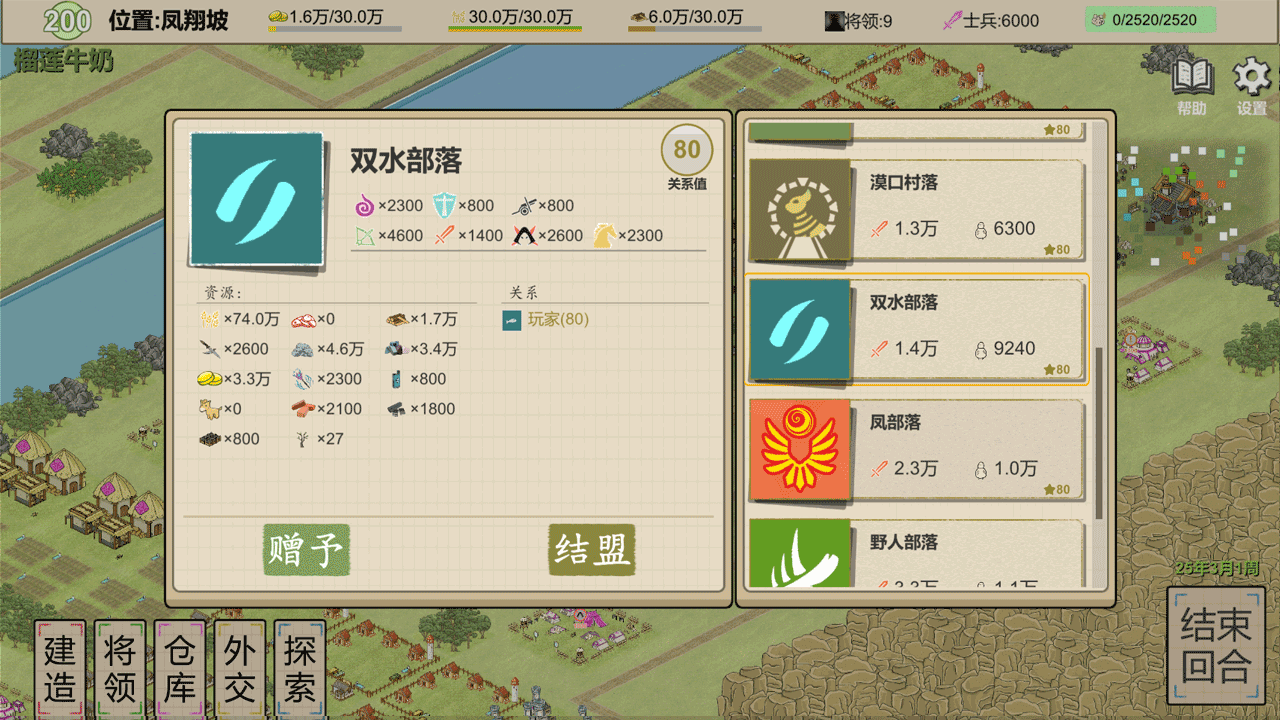The width and height of the screenshot is (1280, 720).
Task: Click the green progress bar under 30.0万/30.0万
Action: point(513,28)
